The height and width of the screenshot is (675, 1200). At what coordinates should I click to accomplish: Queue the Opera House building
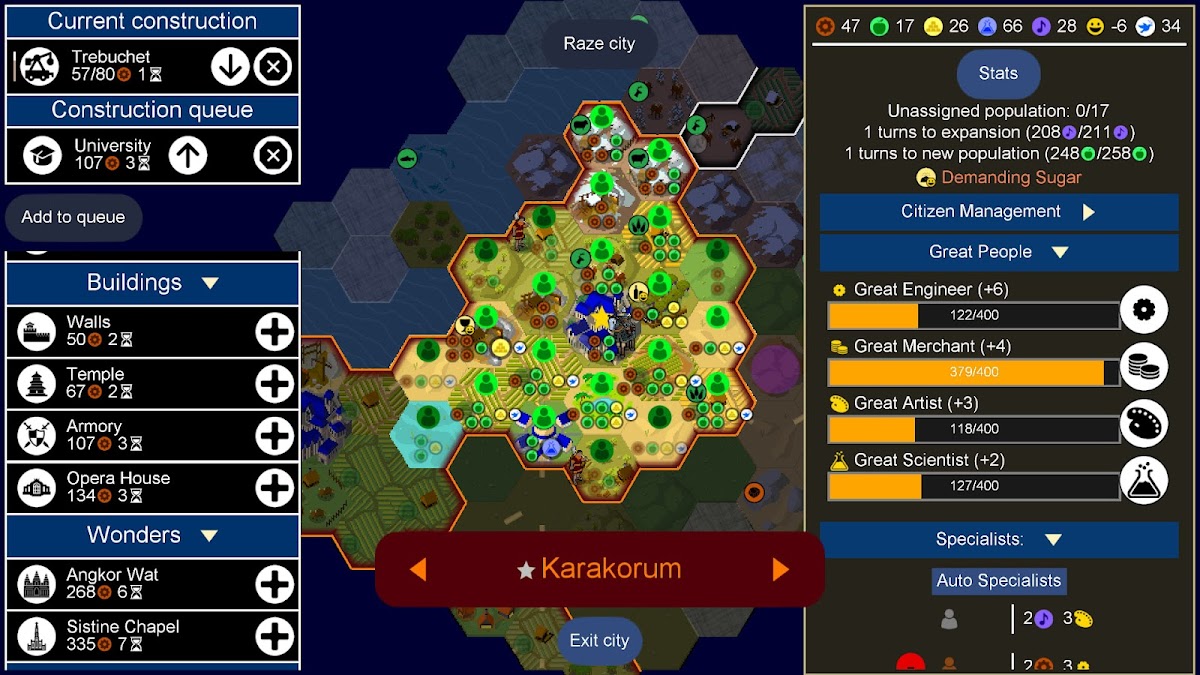[x=274, y=487]
